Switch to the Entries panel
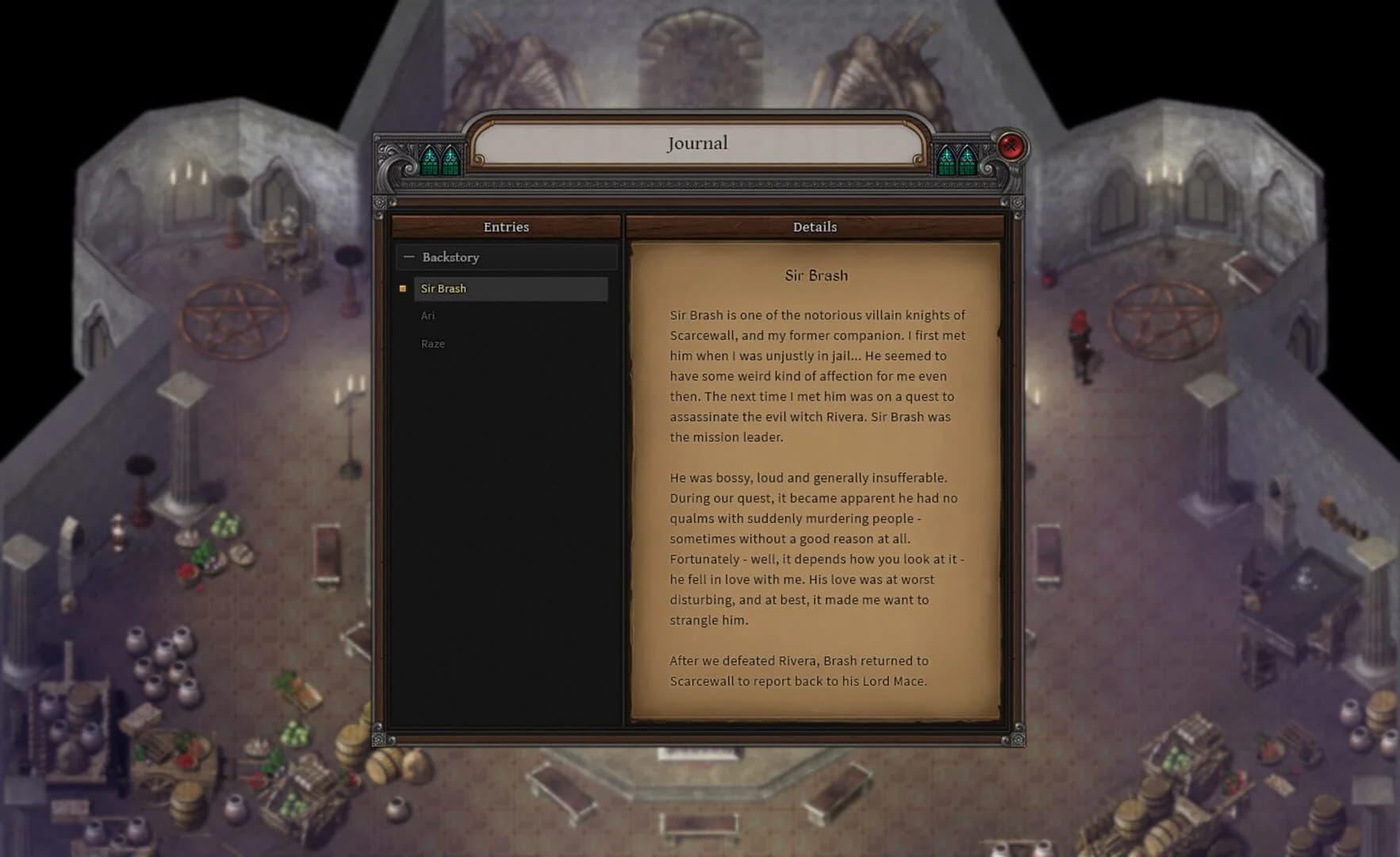 [x=505, y=227]
